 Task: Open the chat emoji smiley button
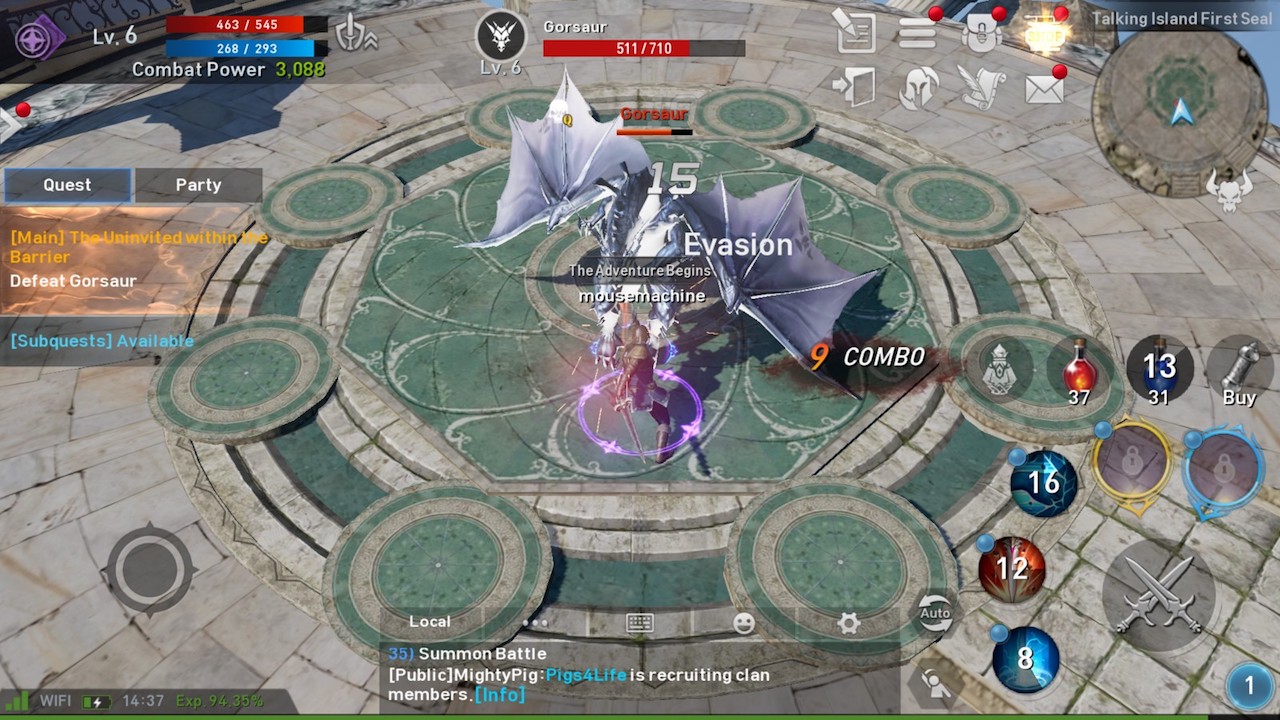(x=744, y=623)
